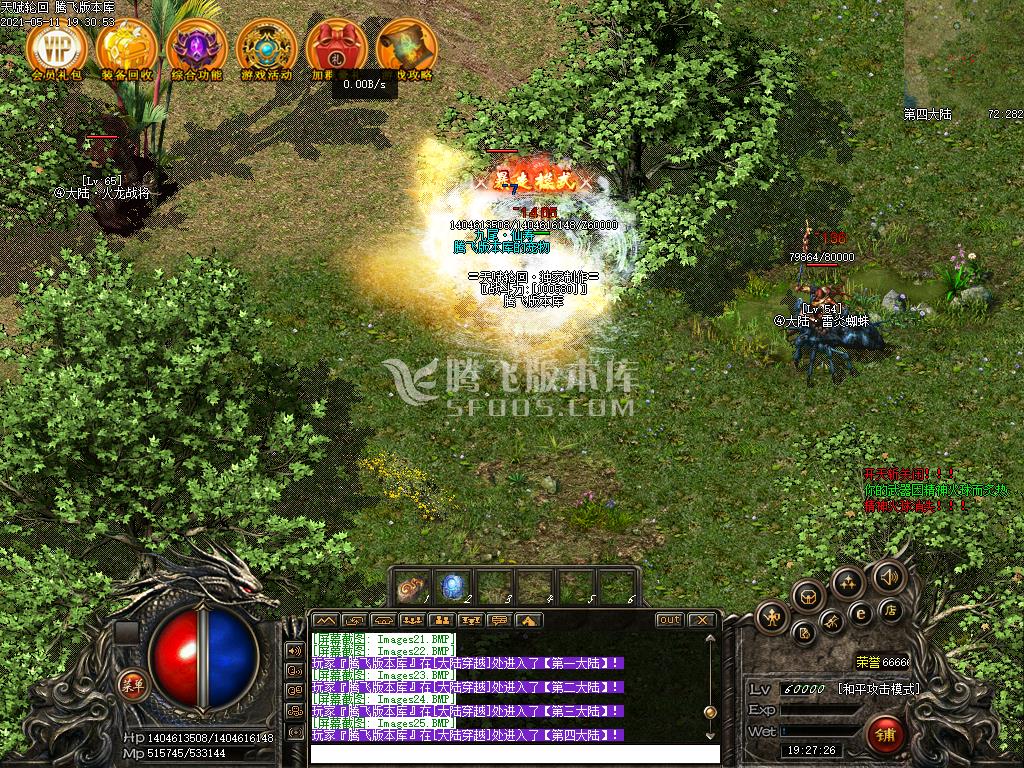
Task: Open the 游戏攻略 scroll guide
Action: coord(407,46)
